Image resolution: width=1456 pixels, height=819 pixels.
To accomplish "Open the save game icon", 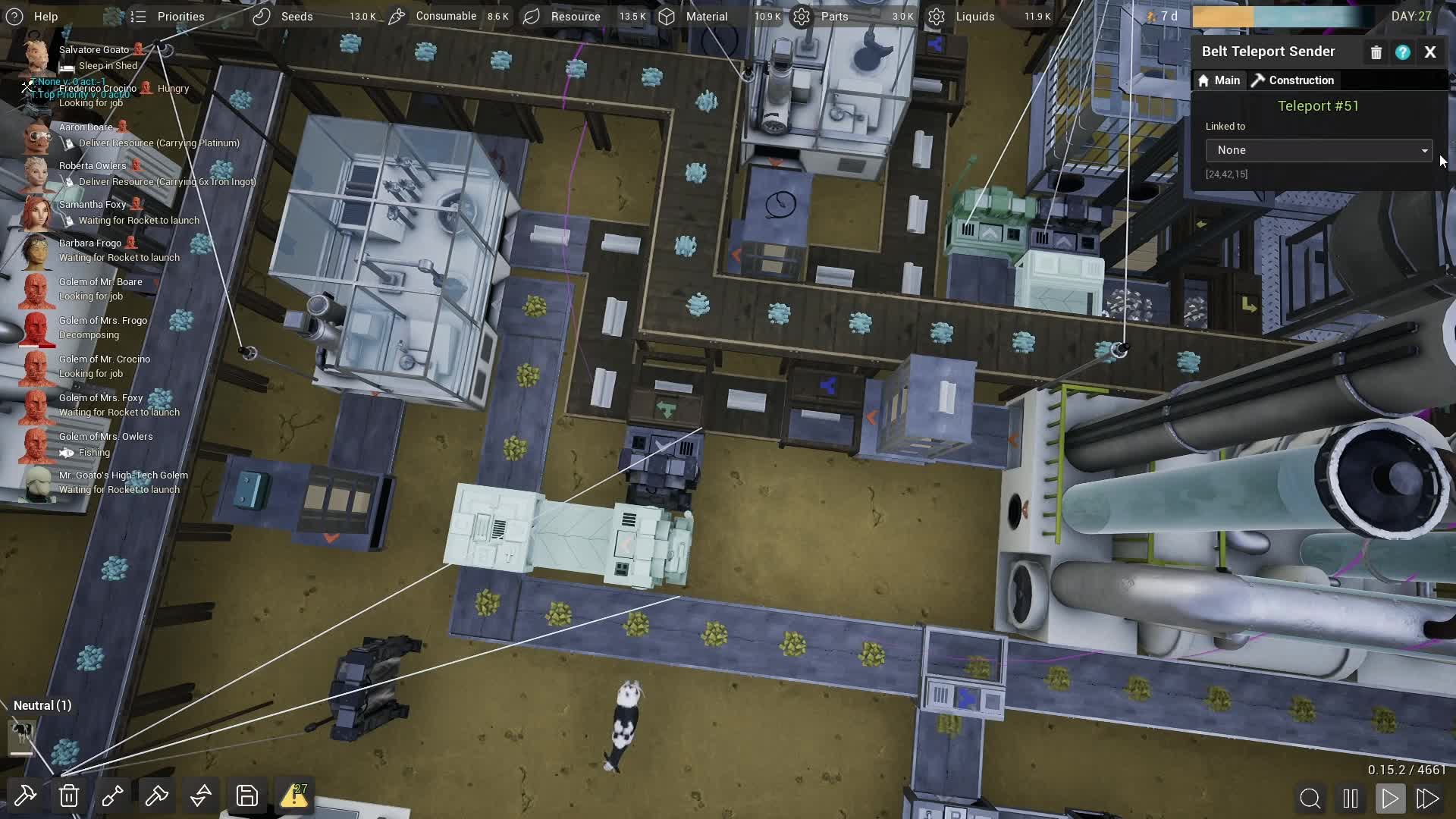I will [246, 795].
